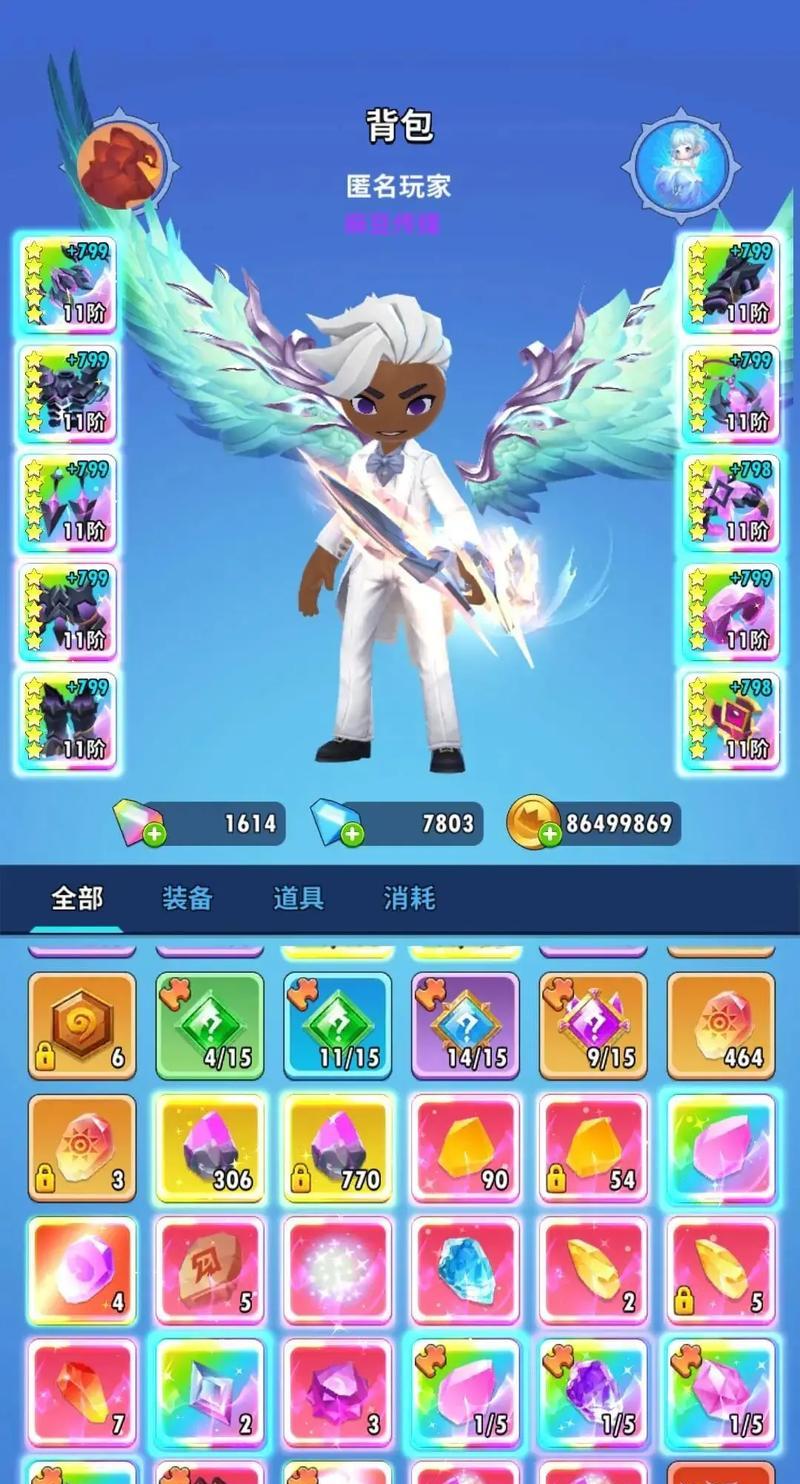This screenshot has width=800, height=1484.
Task: Select the green puzzle fragment 4/15
Action: 210,1026
